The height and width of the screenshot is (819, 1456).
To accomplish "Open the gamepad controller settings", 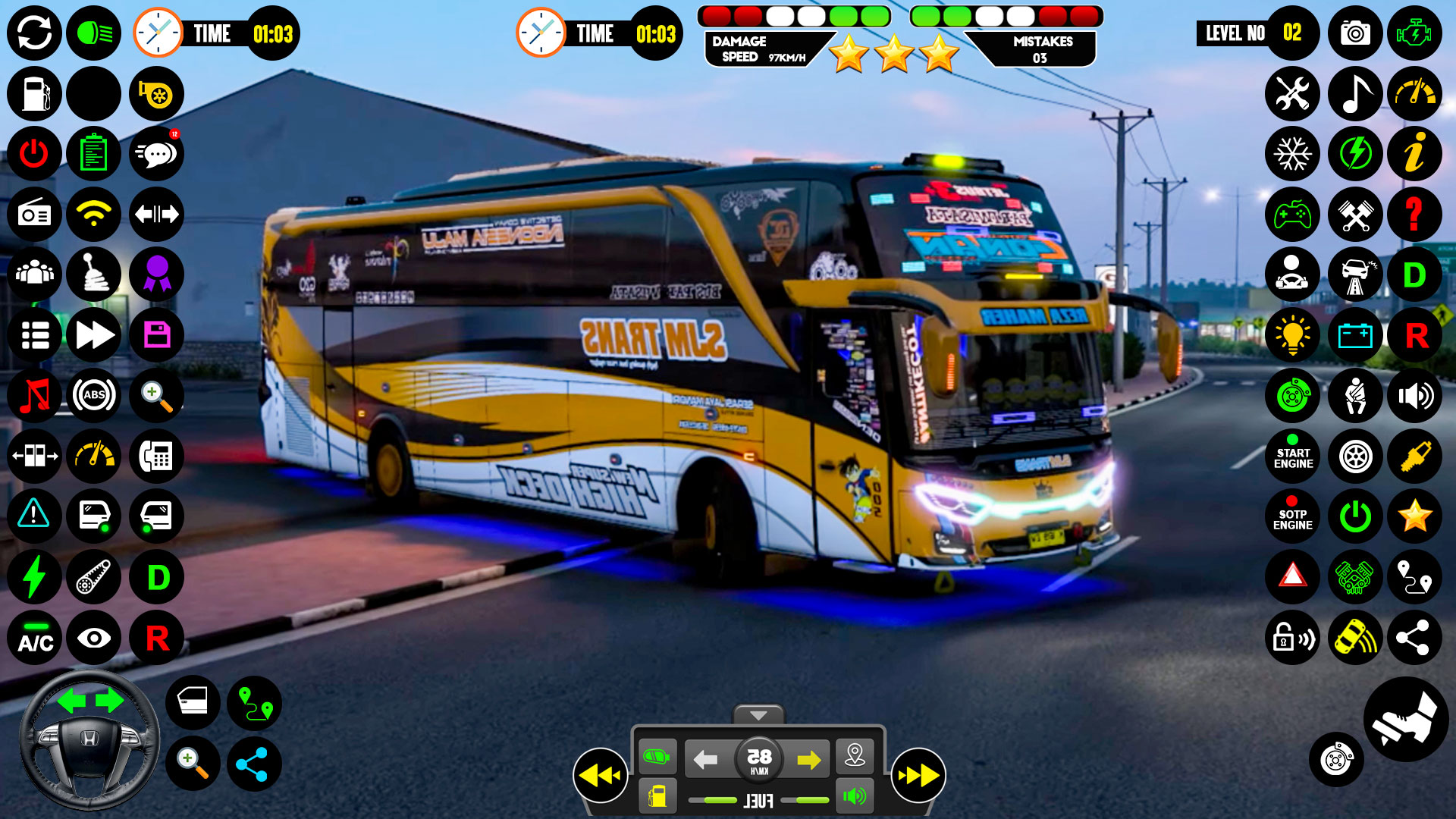I will [1292, 215].
